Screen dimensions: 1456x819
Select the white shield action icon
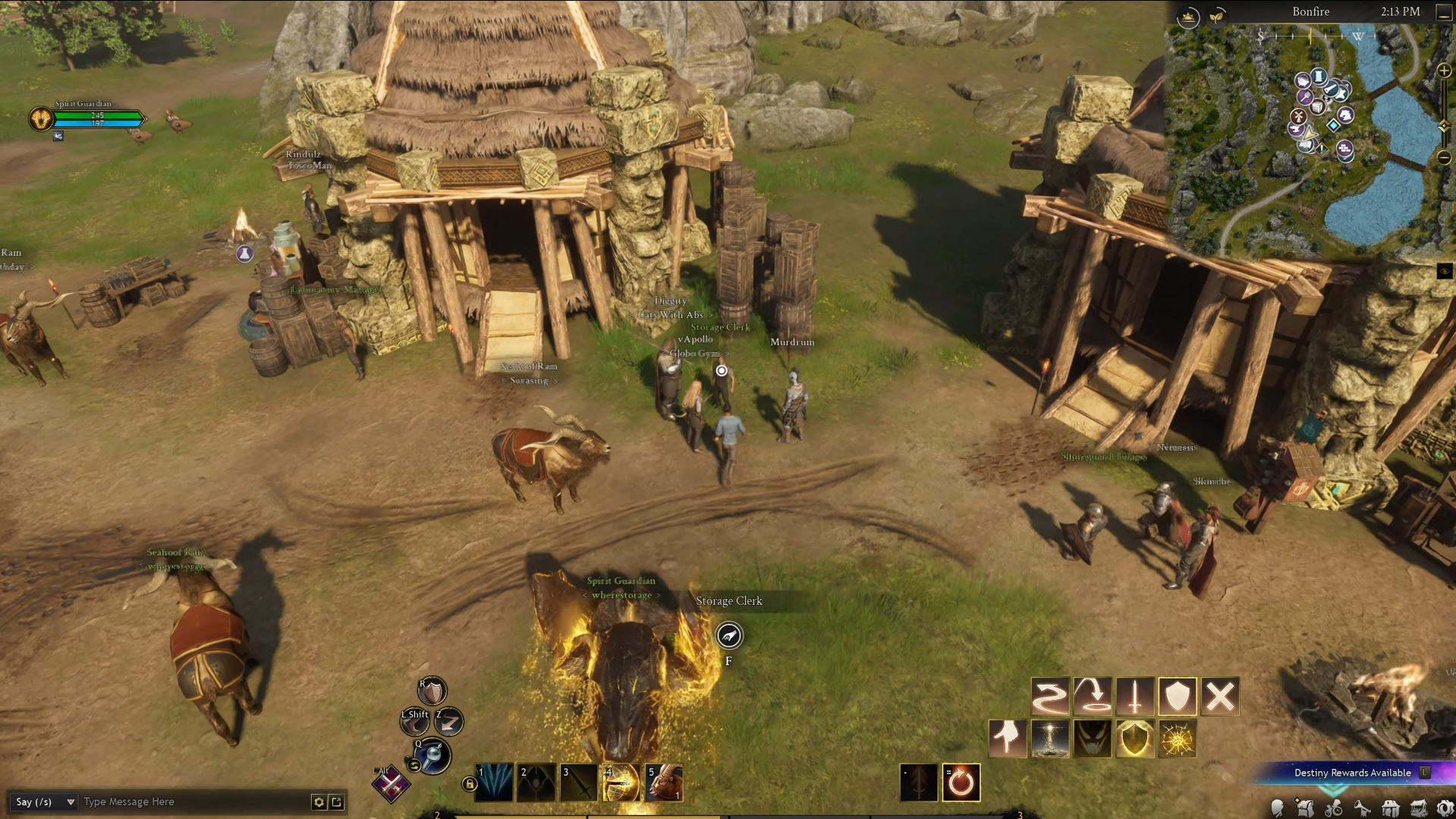1177,696
